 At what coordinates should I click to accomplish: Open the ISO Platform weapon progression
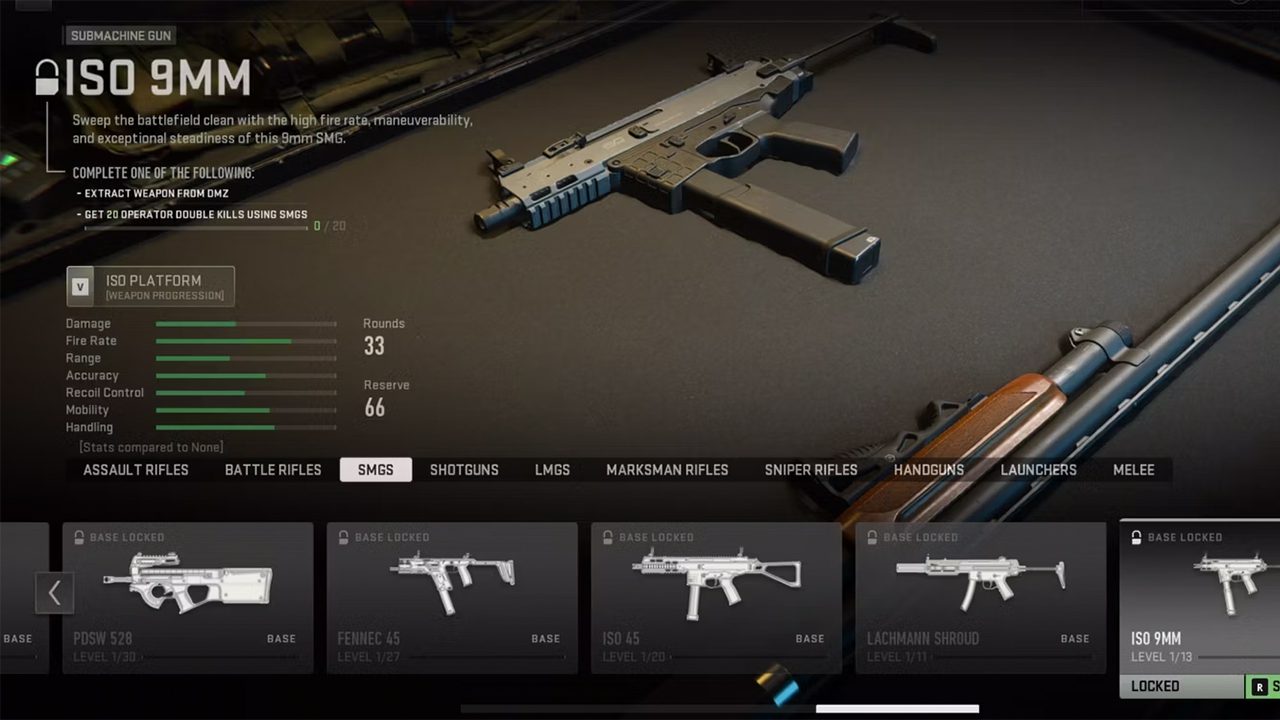pos(151,286)
